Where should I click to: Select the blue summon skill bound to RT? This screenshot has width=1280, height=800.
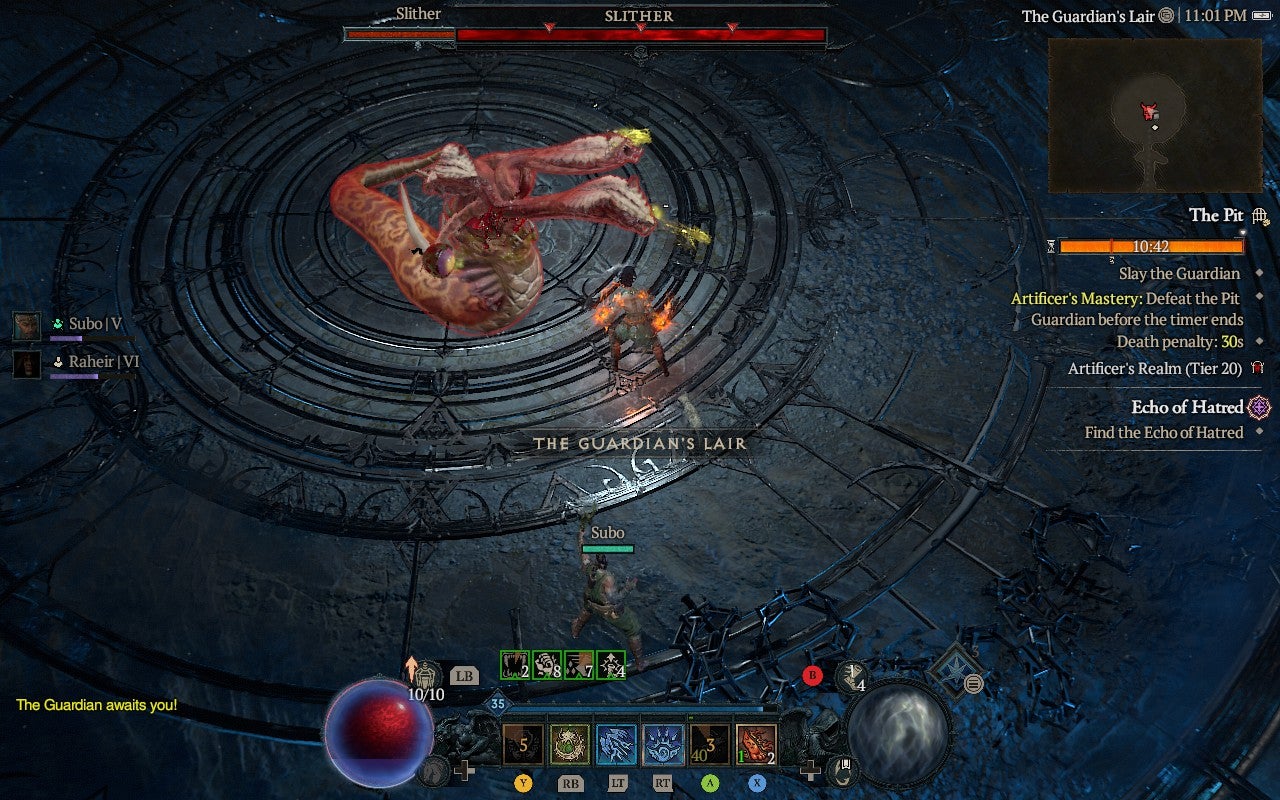click(x=663, y=742)
